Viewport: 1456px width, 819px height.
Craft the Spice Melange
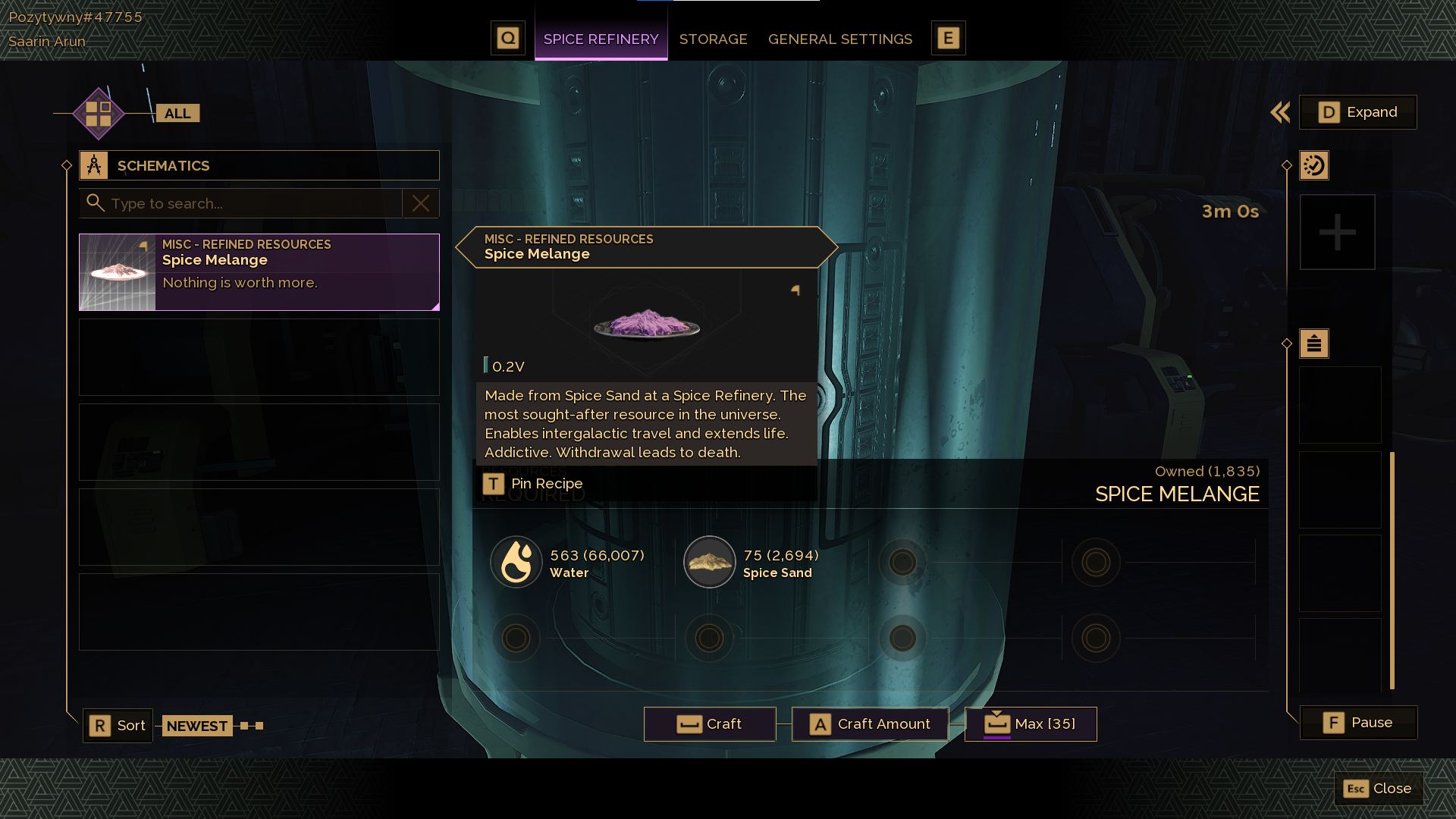pyautogui.click(x=709, y=724)
